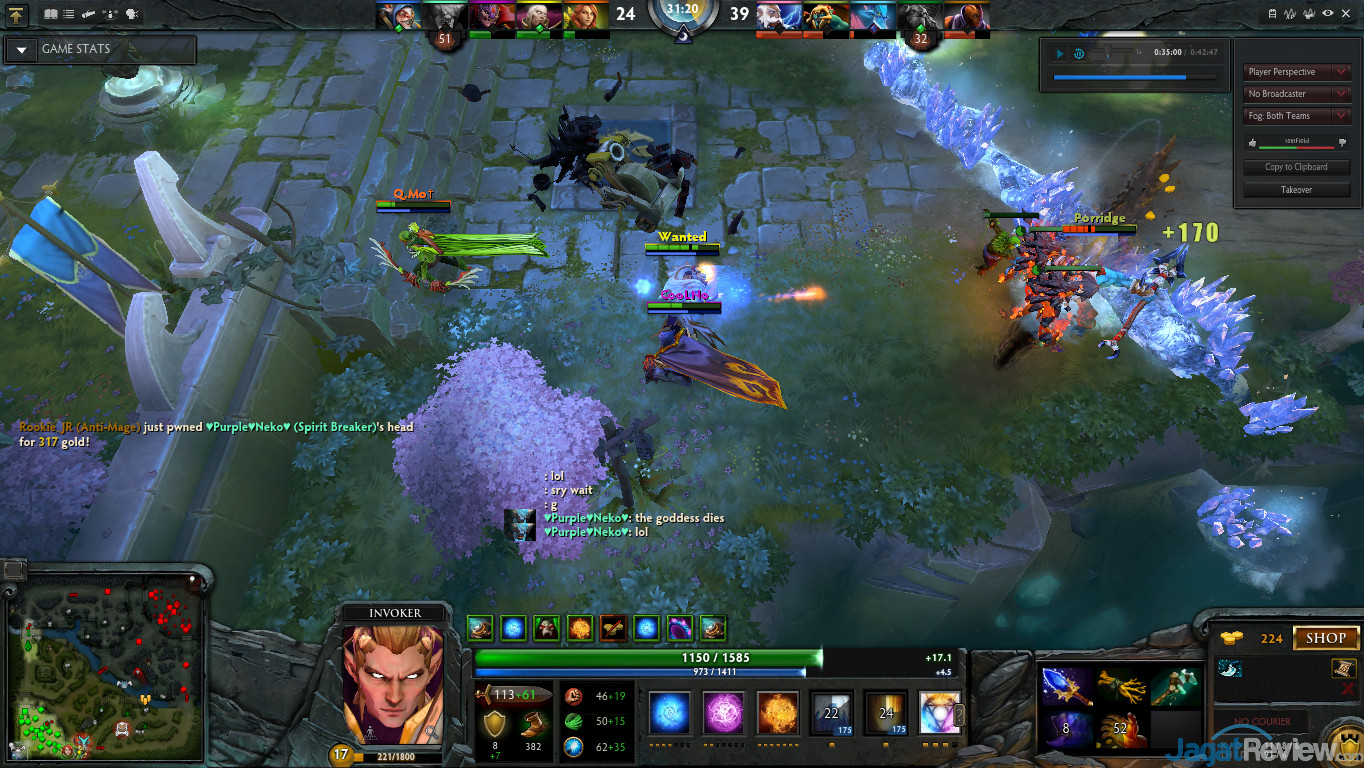Activate the purple Wex orb ability
This screenshot has height=768, width=1364.
tap(723, 714)
